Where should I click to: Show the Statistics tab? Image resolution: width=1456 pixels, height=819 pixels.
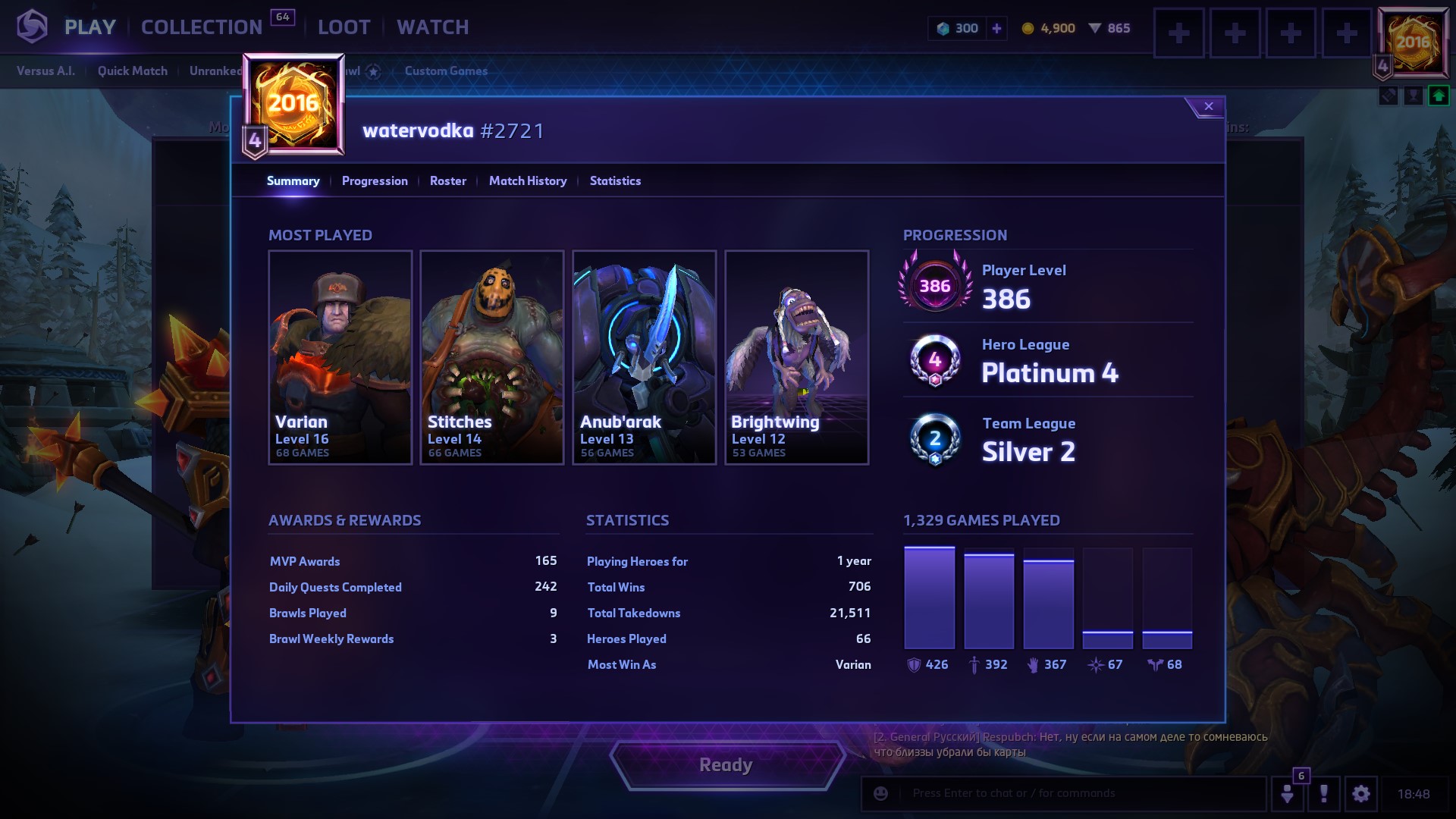(x=615, y=181)
